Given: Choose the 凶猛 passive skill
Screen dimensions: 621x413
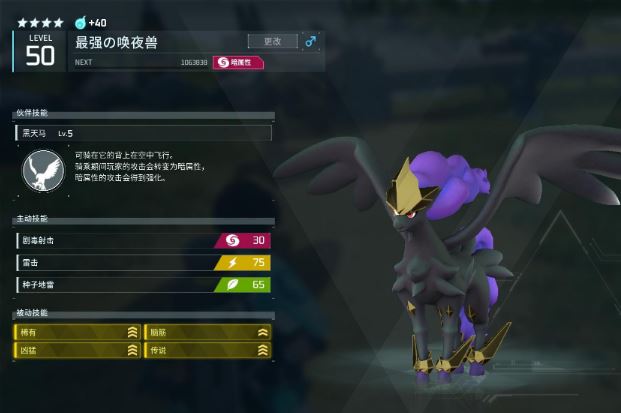Looking at the screenshot, I should tap(77, 350).
